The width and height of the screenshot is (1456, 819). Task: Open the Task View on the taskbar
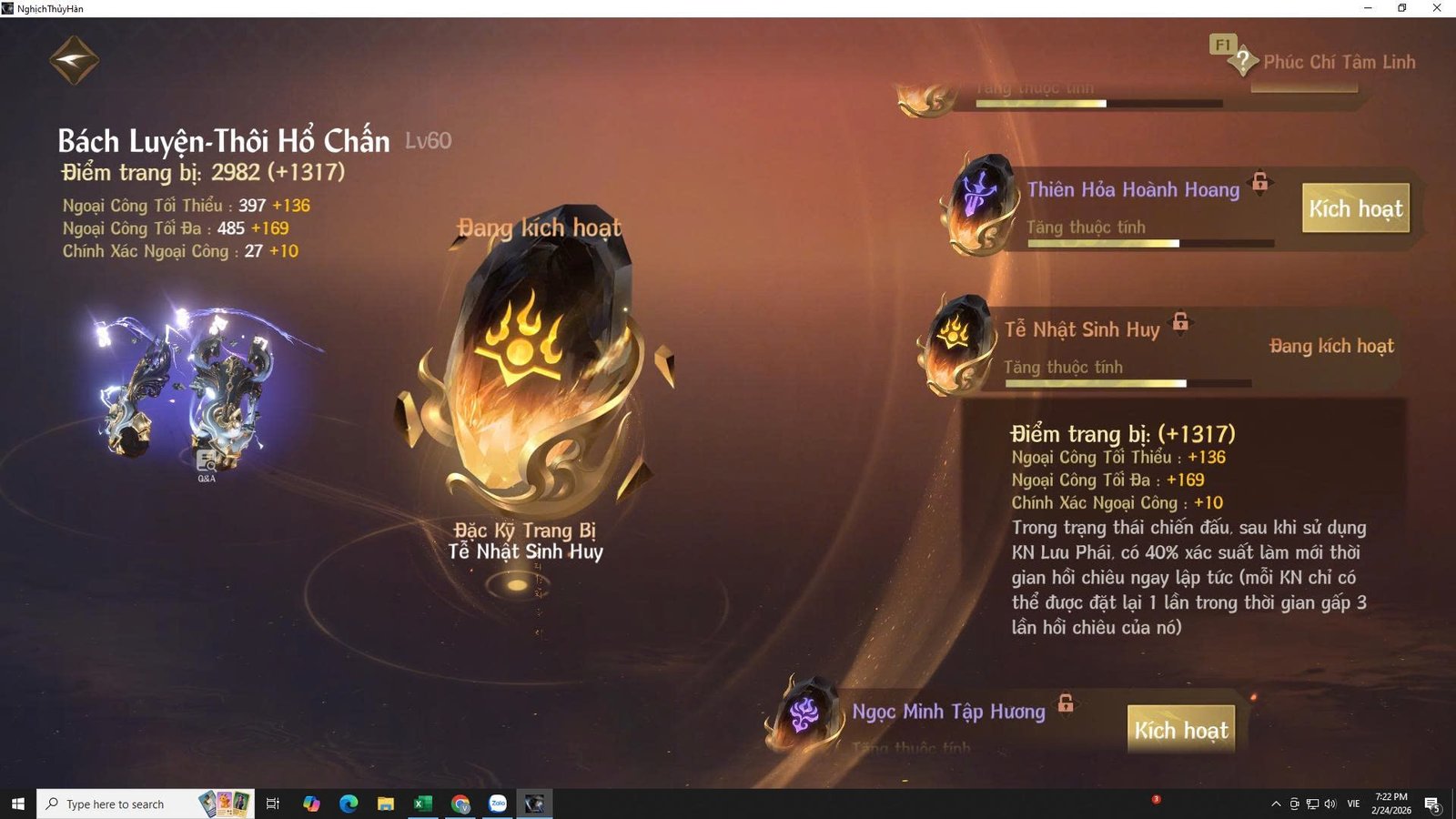(272, 804)
